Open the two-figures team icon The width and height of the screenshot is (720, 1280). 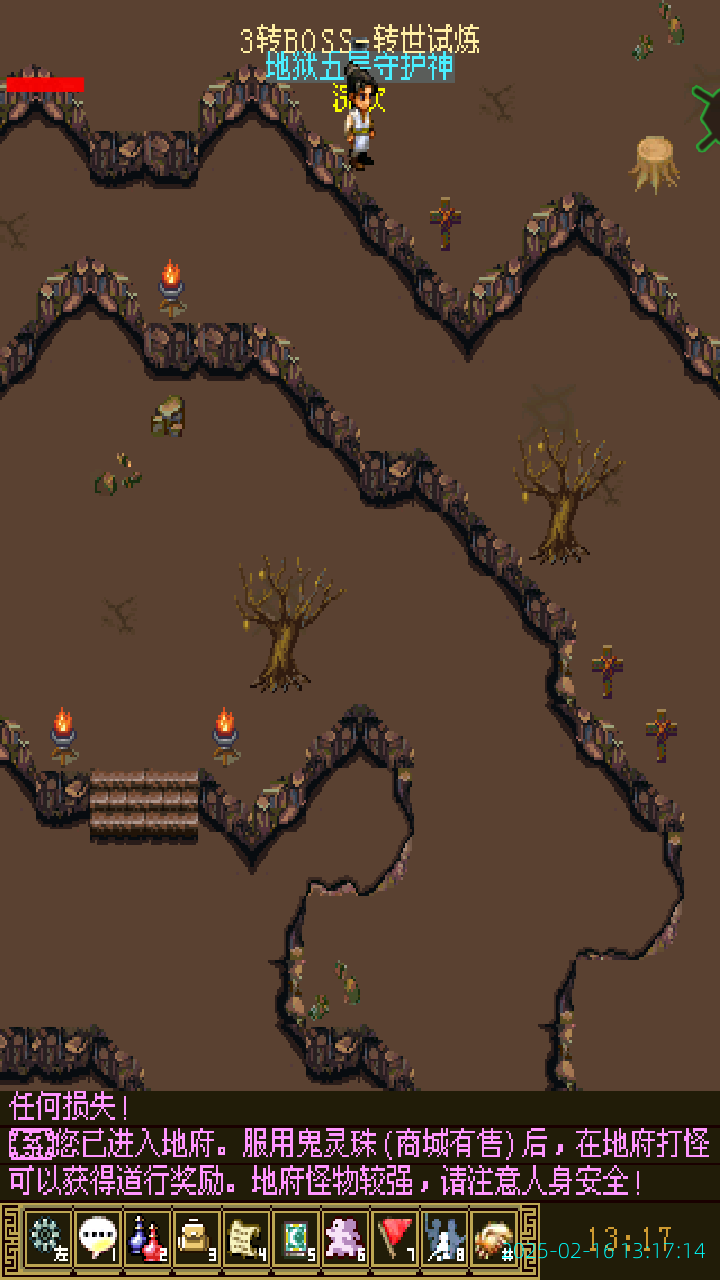click(x=445, y=1238)
